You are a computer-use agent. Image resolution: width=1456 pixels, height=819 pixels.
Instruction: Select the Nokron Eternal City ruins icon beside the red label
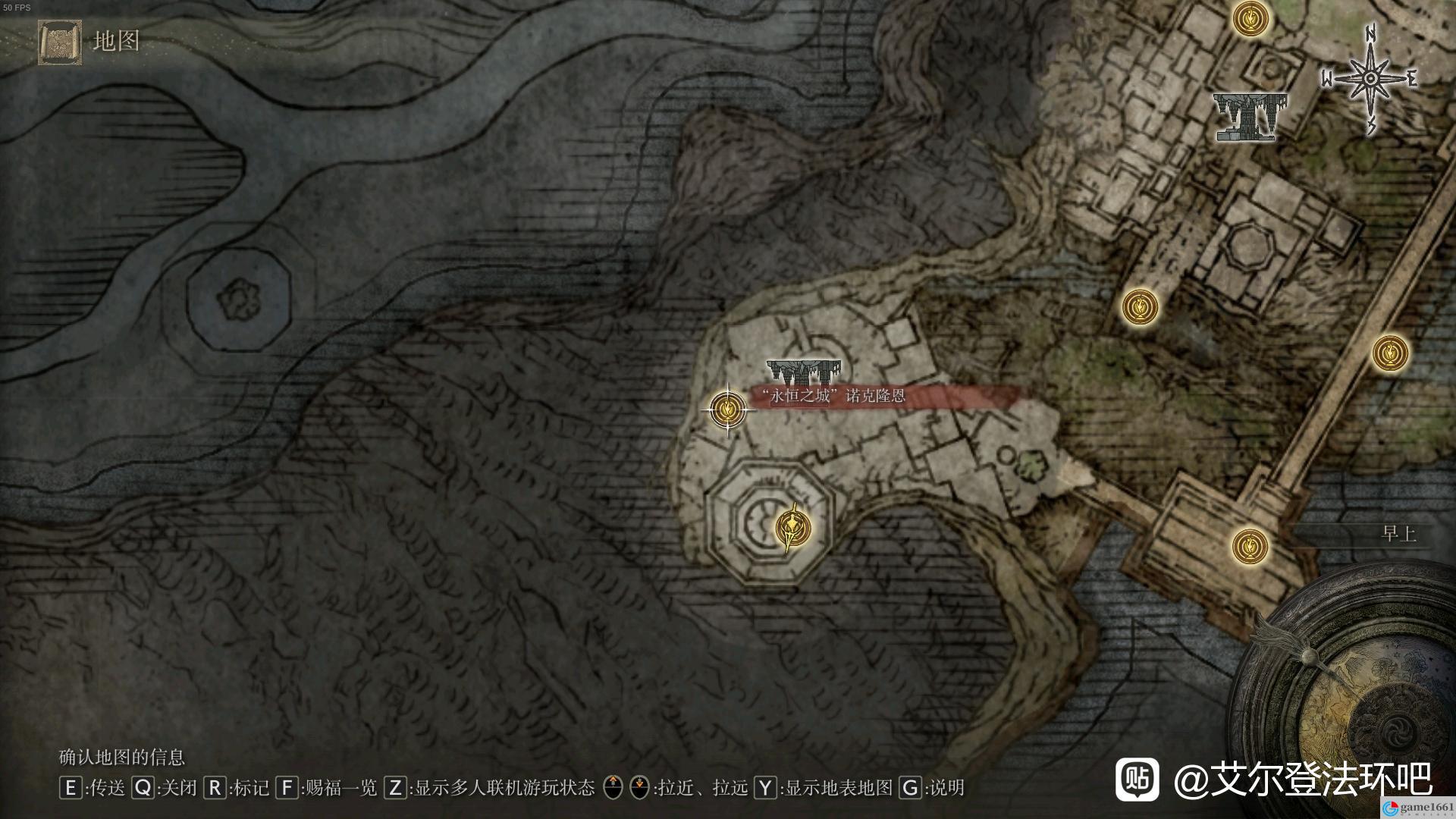(804, 372)
